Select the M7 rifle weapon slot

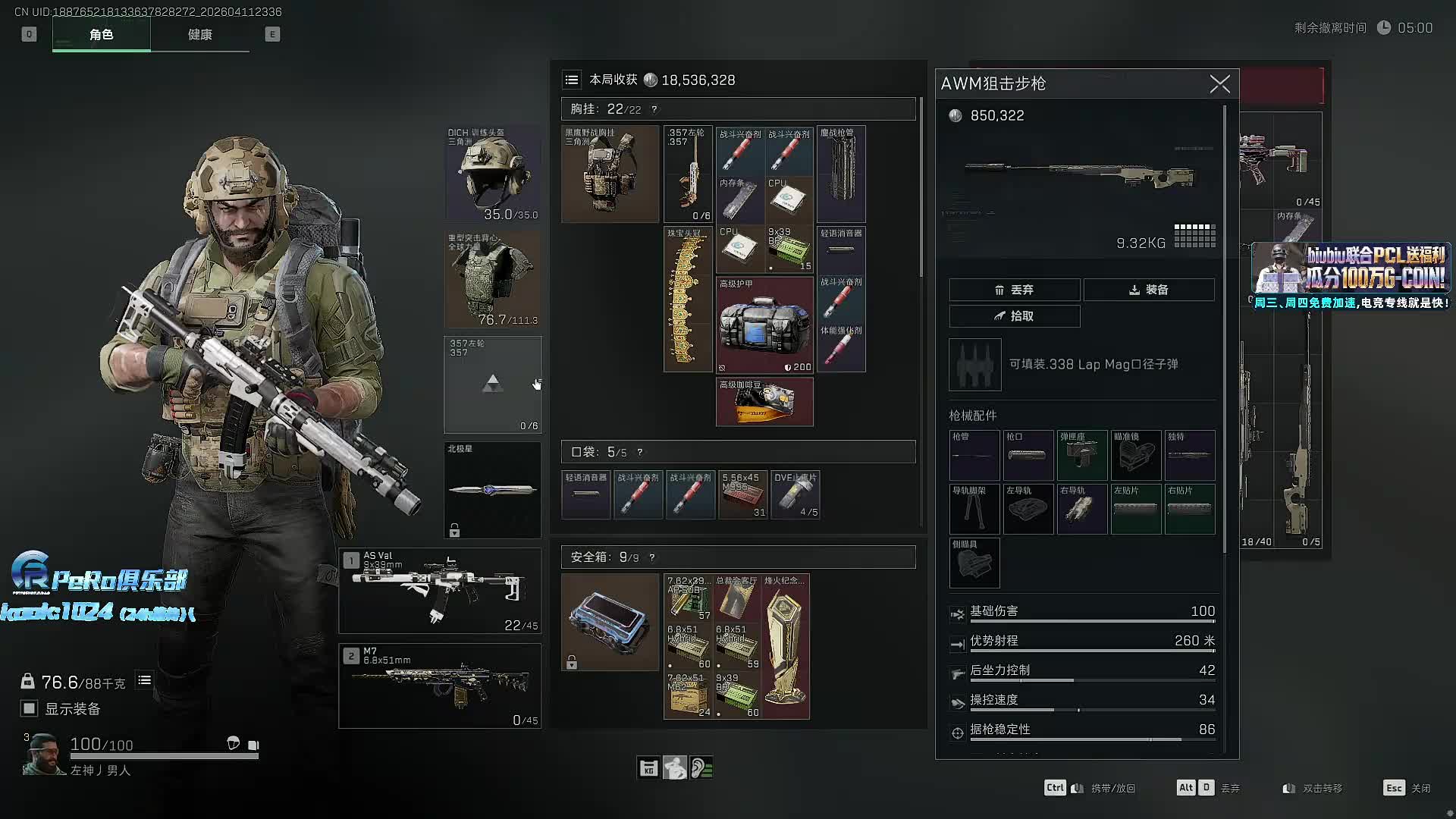click(440, 686)
